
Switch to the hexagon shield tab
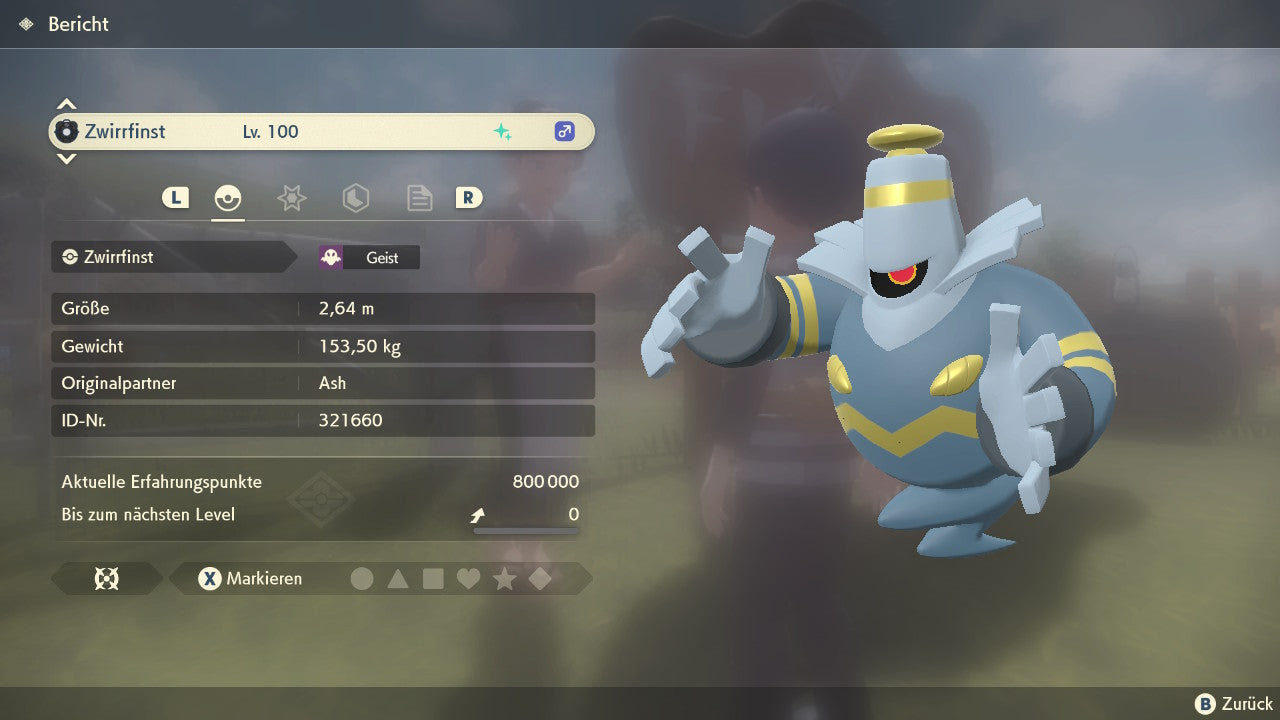(355, 198)
